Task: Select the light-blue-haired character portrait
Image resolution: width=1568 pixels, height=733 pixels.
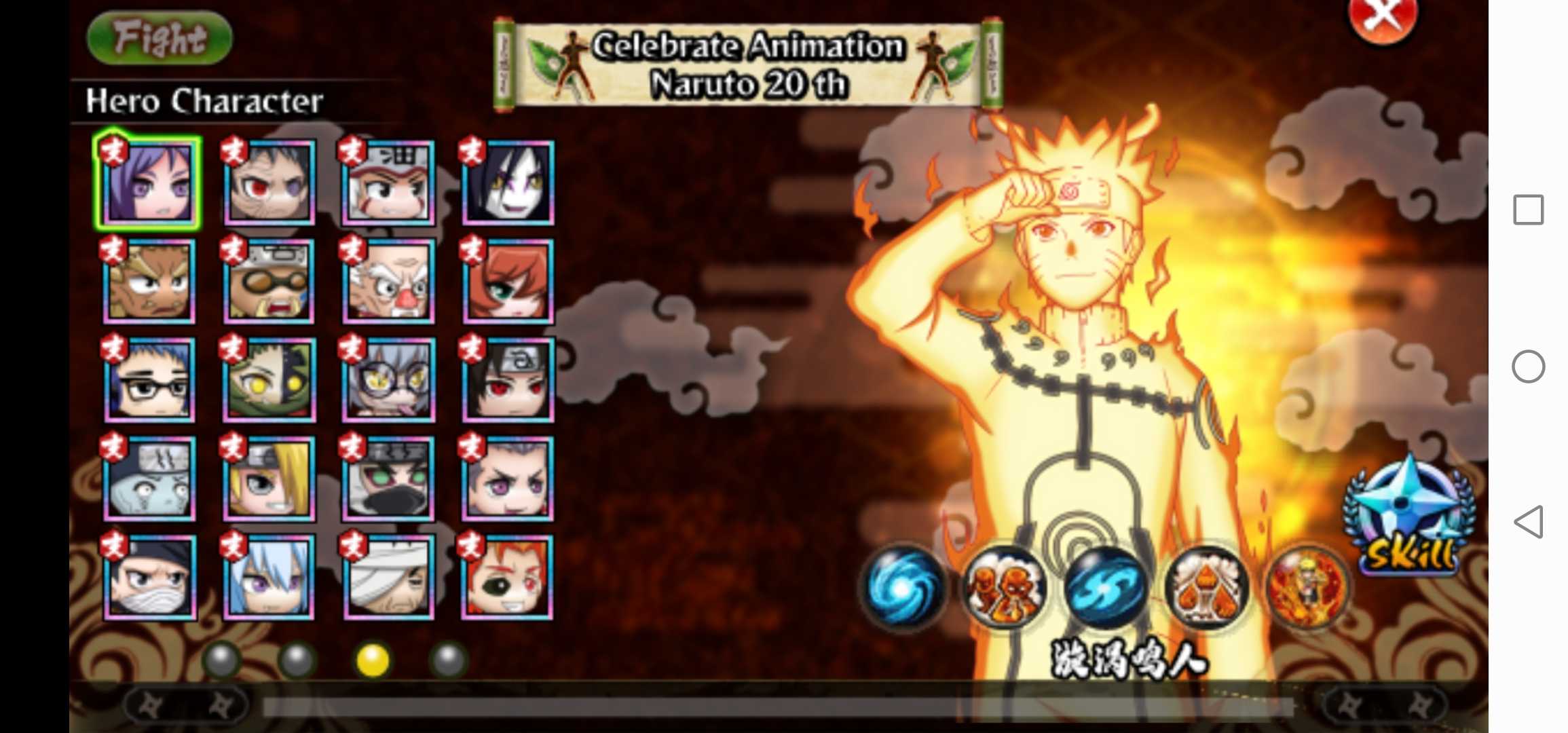Action: coord(269,577)
